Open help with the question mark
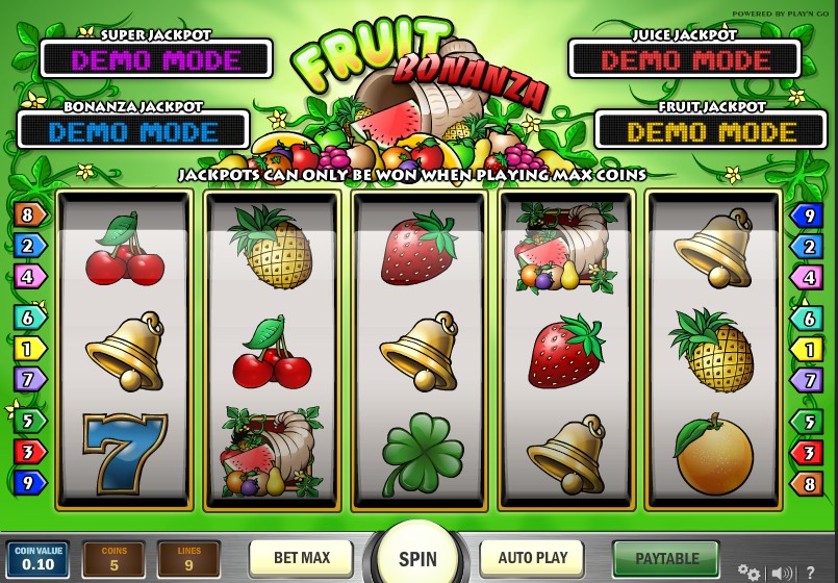 point(811,573)
